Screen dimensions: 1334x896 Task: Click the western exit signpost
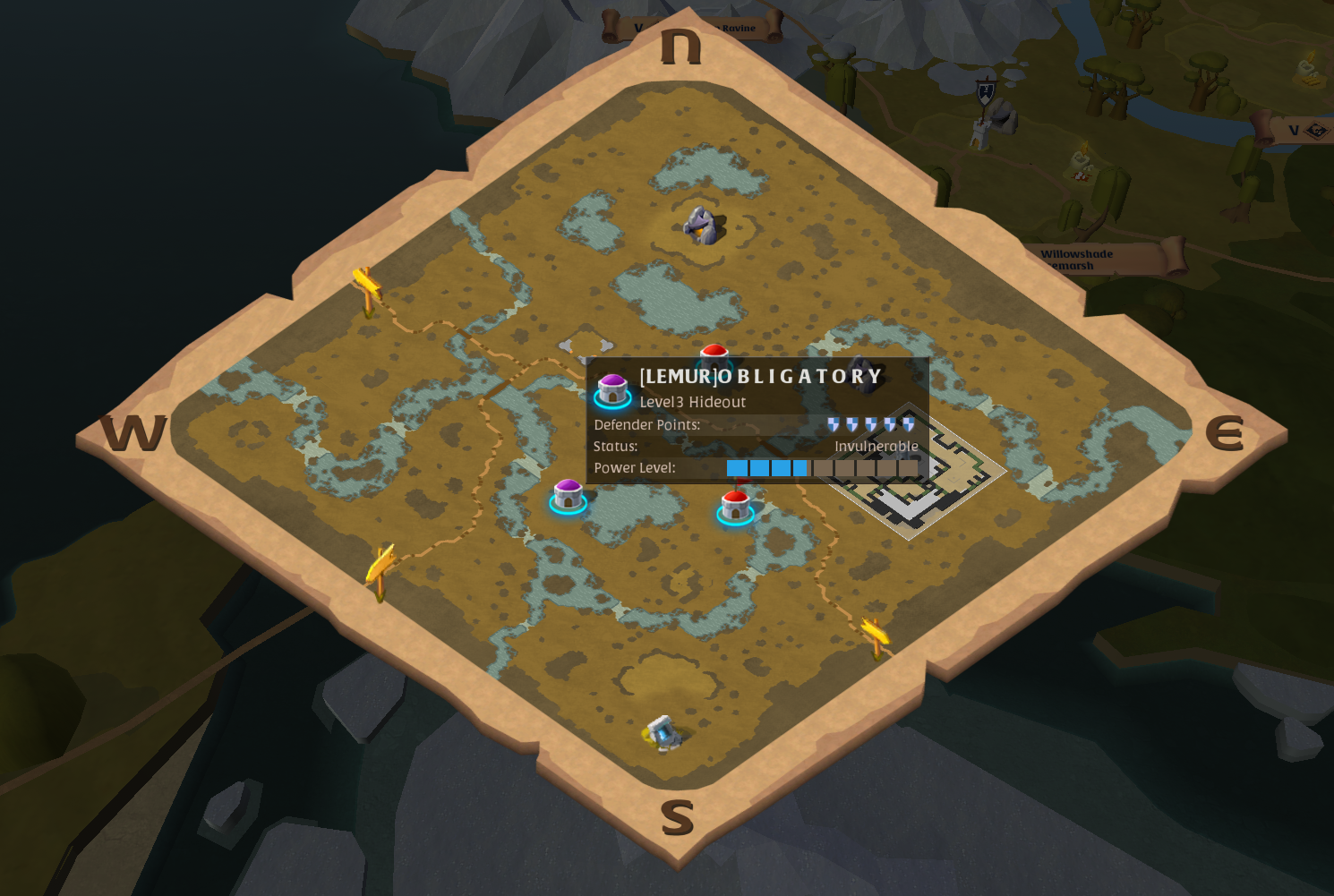366,286
